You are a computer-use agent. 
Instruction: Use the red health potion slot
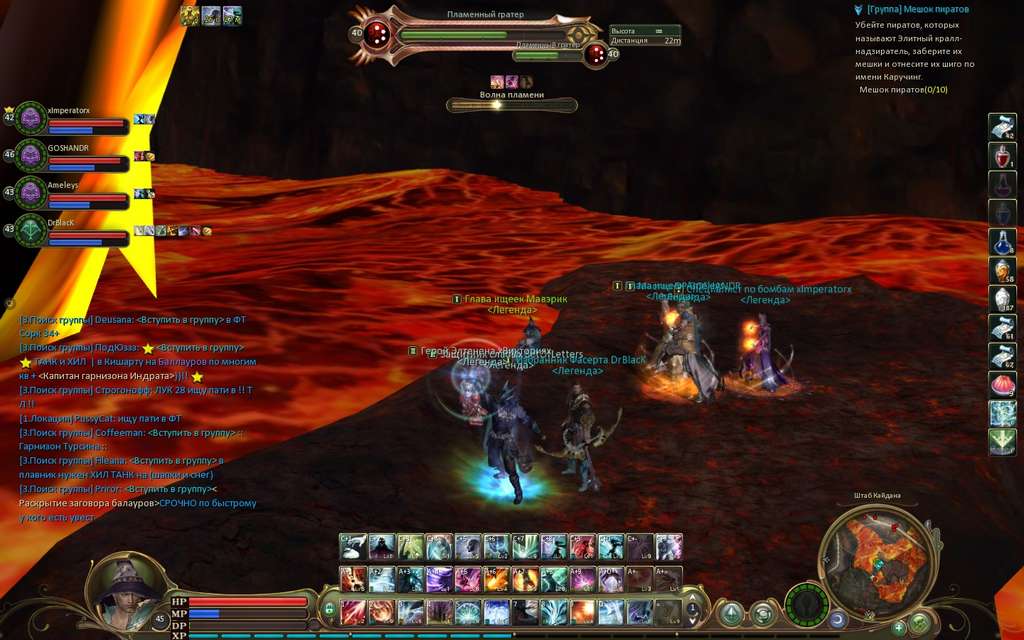(1002, 156)
